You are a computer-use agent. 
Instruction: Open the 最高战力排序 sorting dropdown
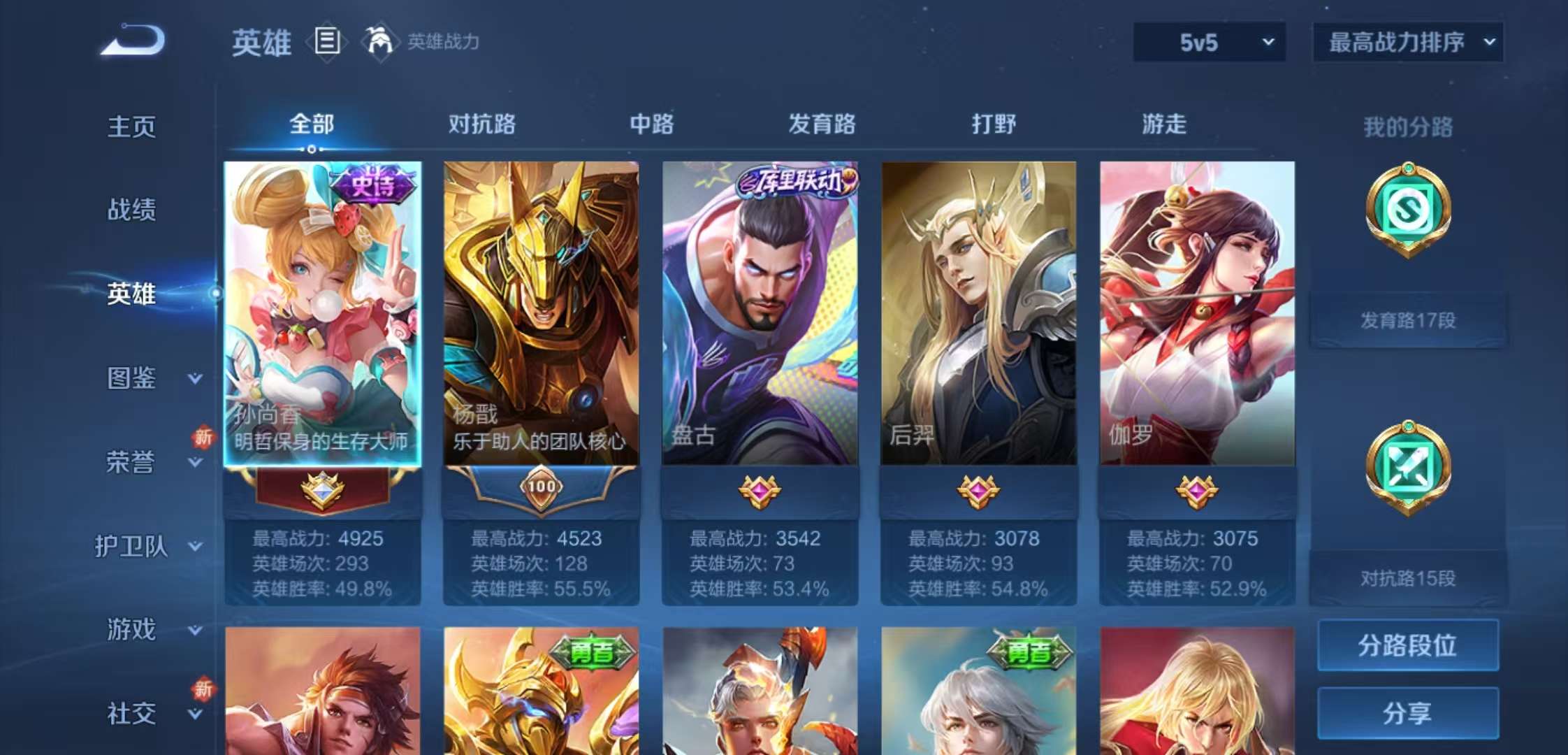tap(1407, 42)
